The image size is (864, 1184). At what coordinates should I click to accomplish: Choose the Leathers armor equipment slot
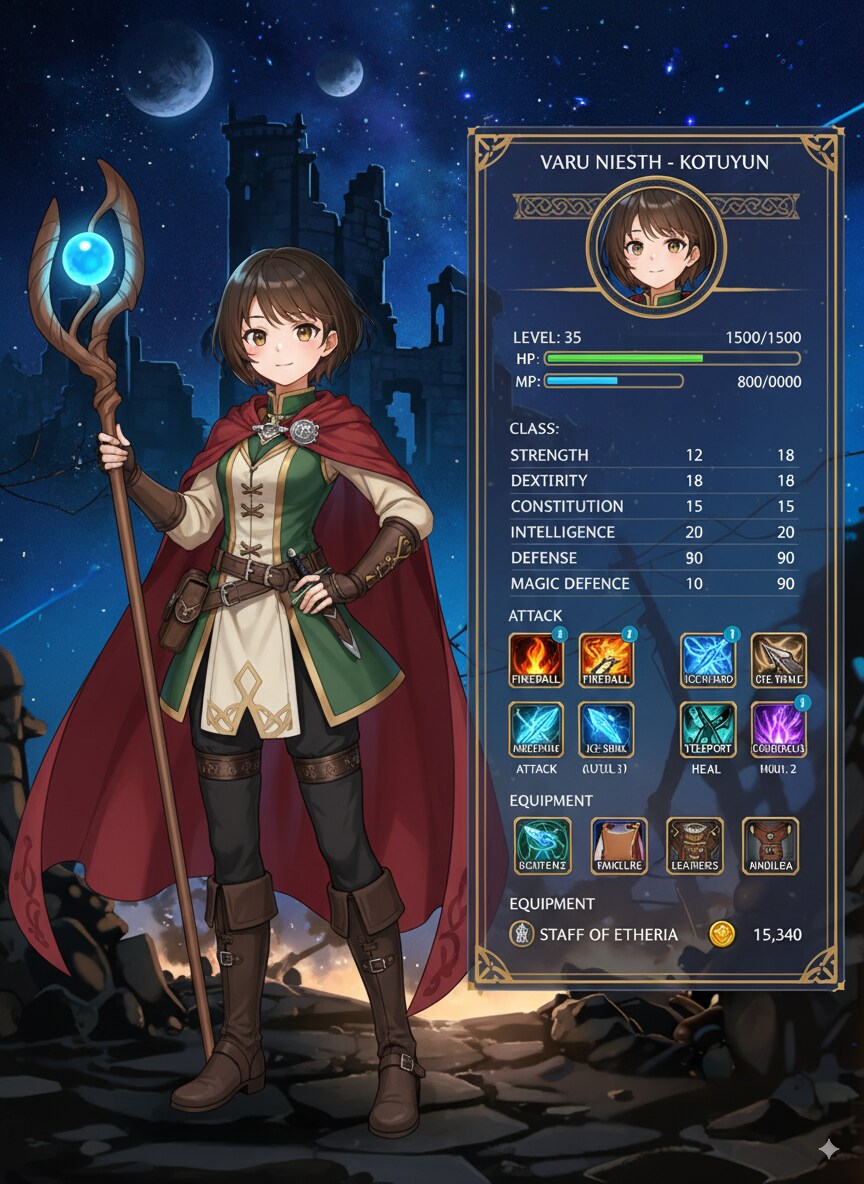click(x=695, y=846)
